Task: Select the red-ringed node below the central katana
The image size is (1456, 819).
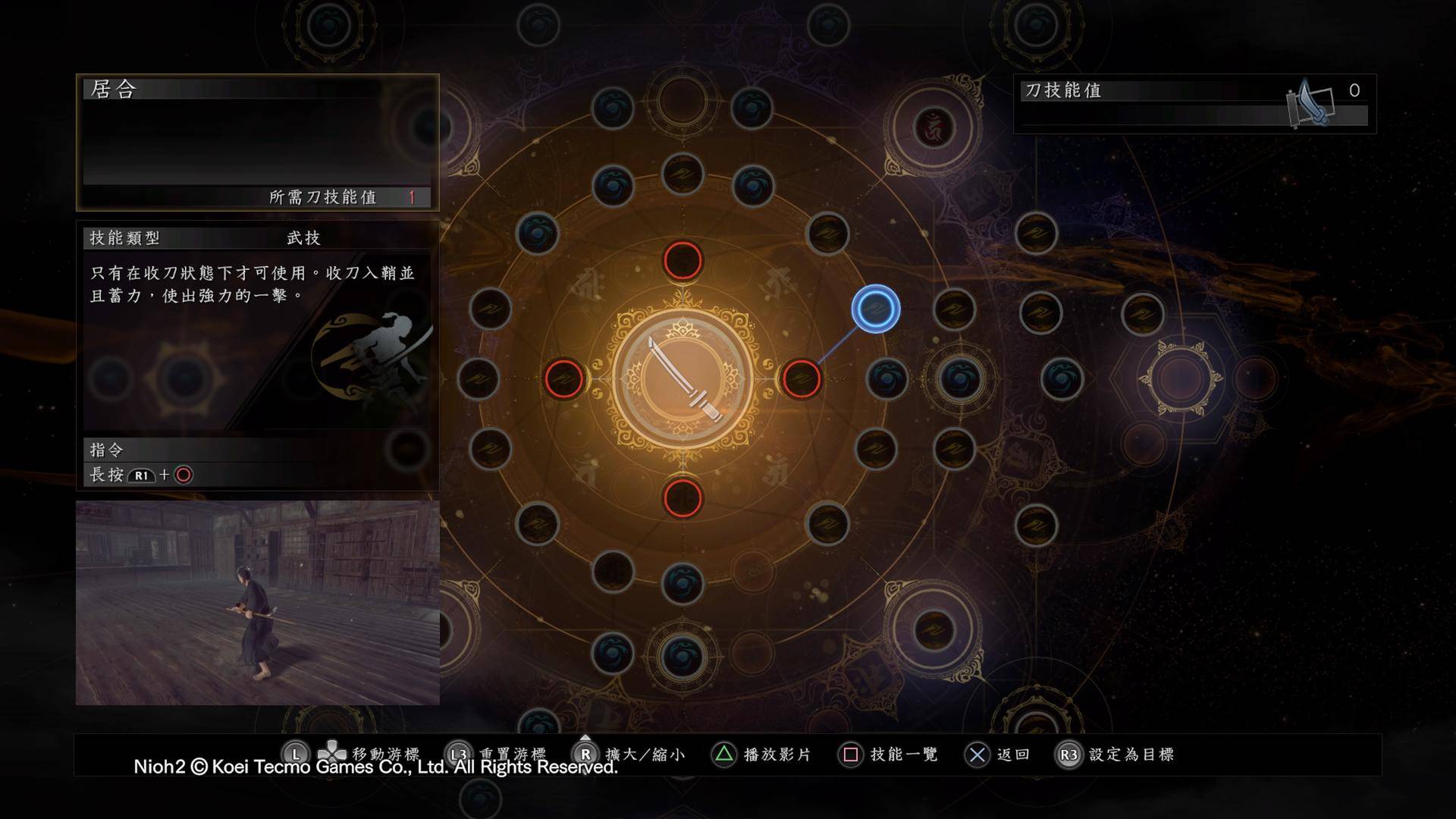Action: [x=682, y=499]
